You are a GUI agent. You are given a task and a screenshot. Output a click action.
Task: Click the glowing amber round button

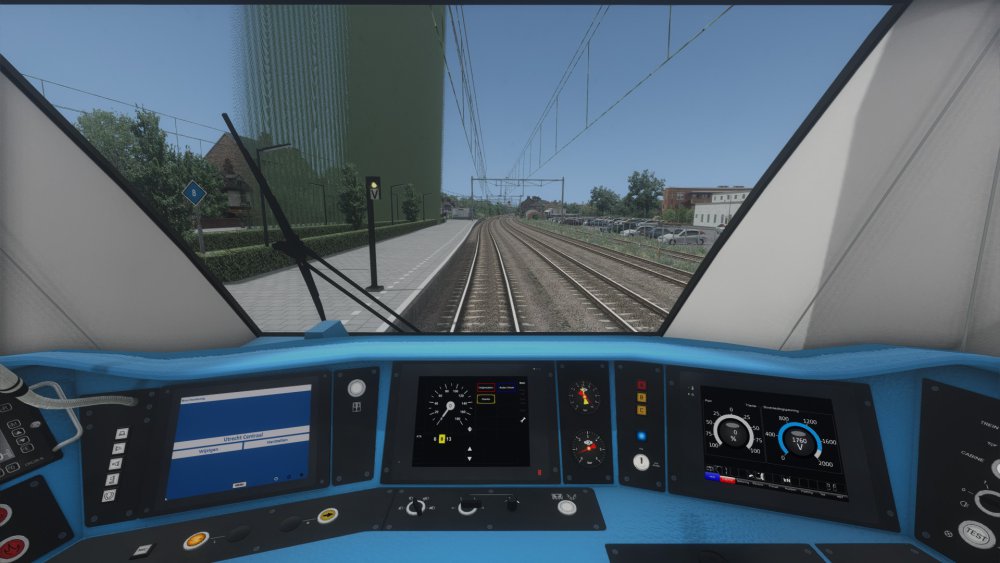click(195, 540)
